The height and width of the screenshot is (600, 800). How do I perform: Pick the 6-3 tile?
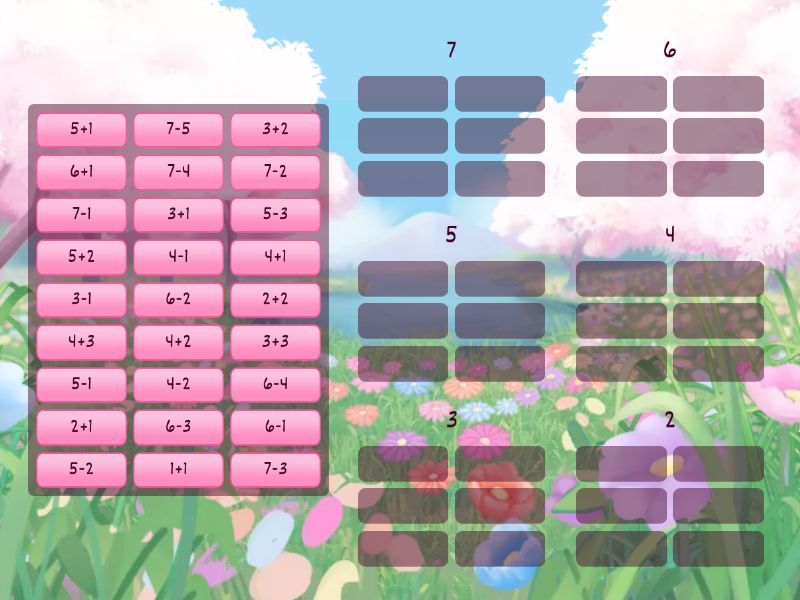click(x=178, y=427)
